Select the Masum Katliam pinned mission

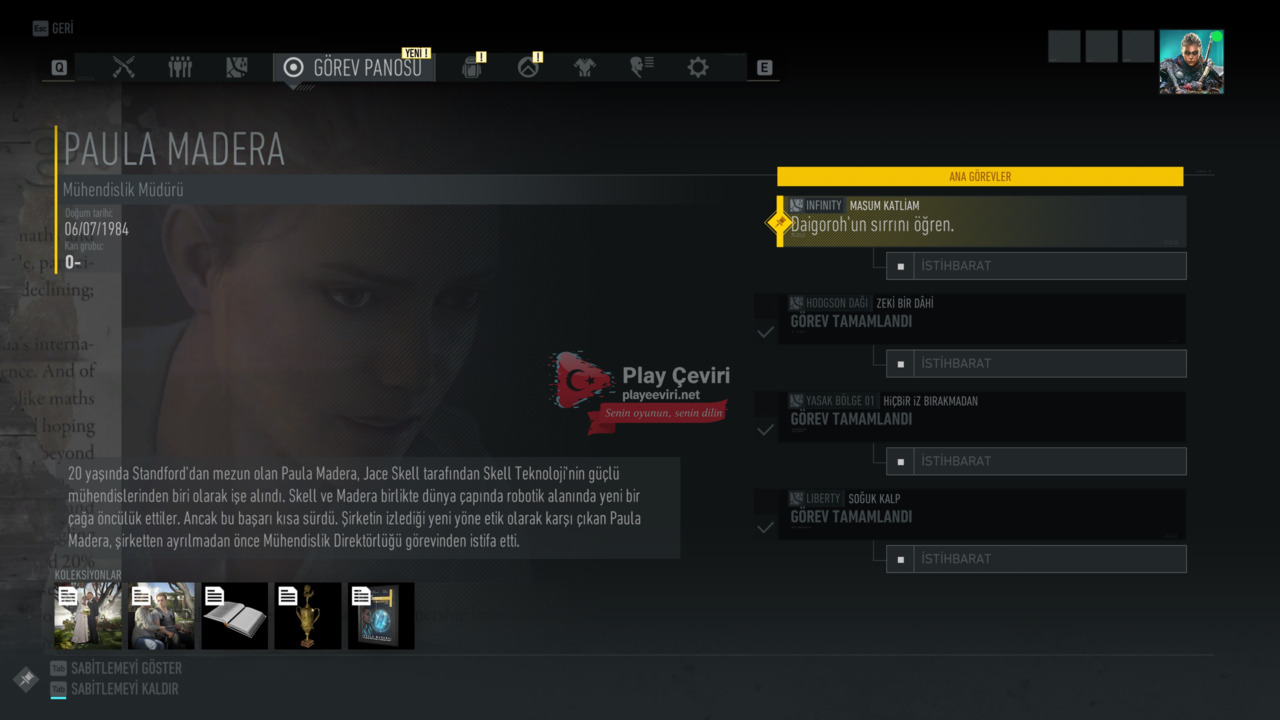tap(982, 221)
